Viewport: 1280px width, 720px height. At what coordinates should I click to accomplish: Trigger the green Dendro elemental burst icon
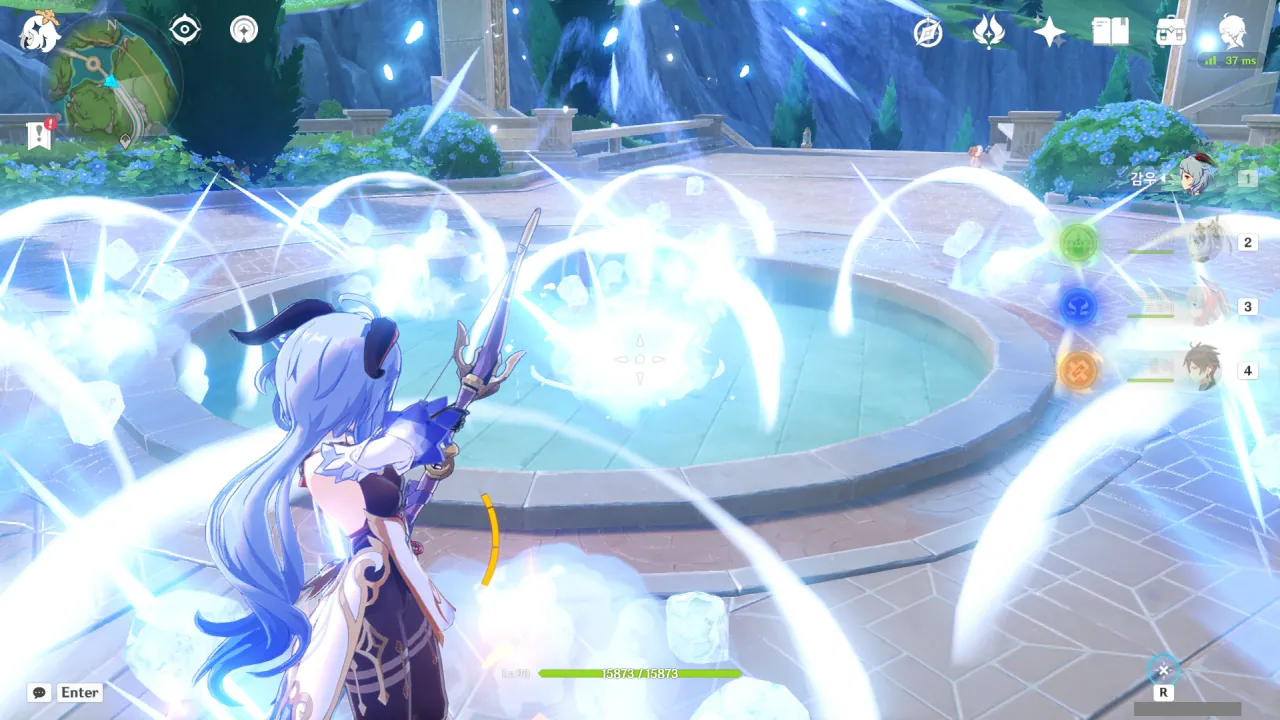pos(1079,241)
